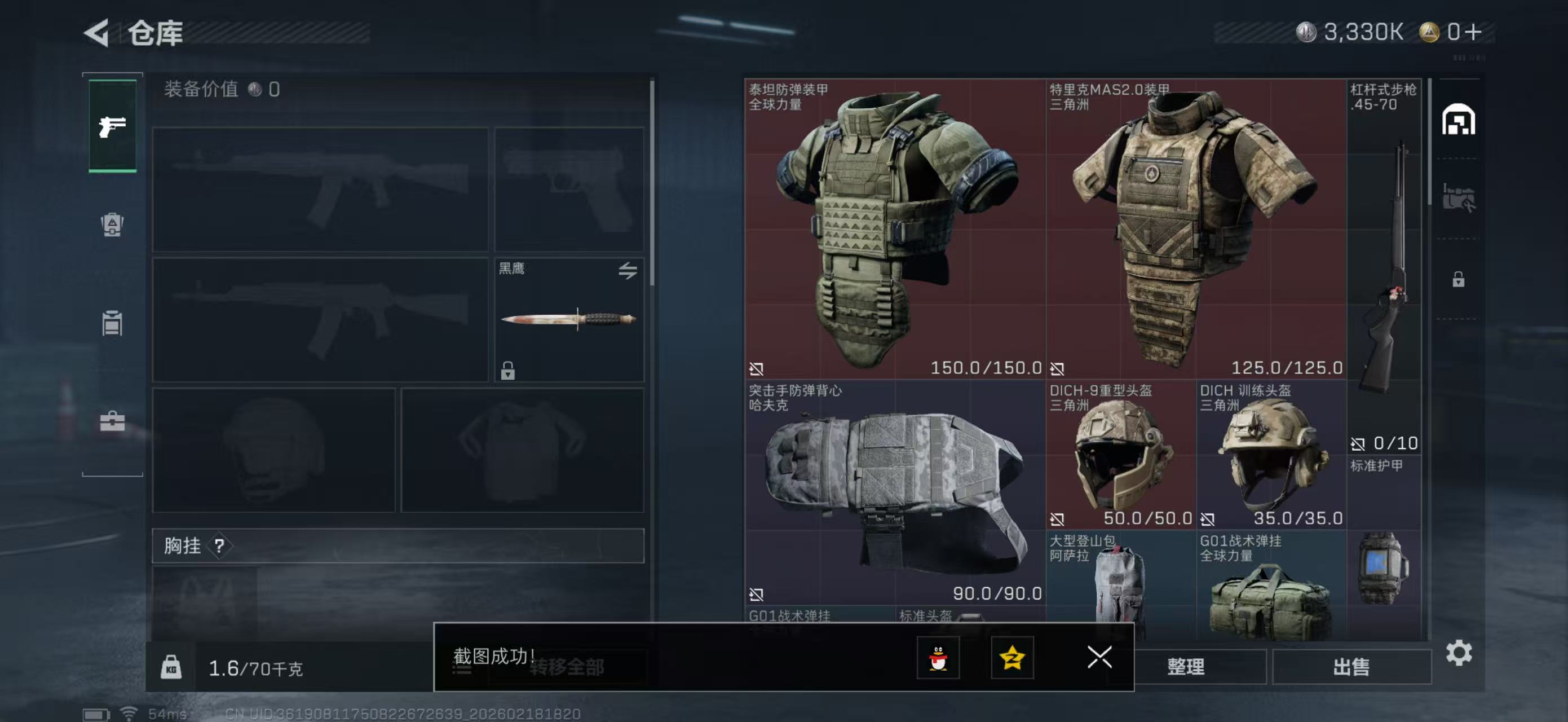Viewport: 1568px width, 722px height.
Task: Open the backpack tab in the sidebar
Action: [x=113, y=224]
